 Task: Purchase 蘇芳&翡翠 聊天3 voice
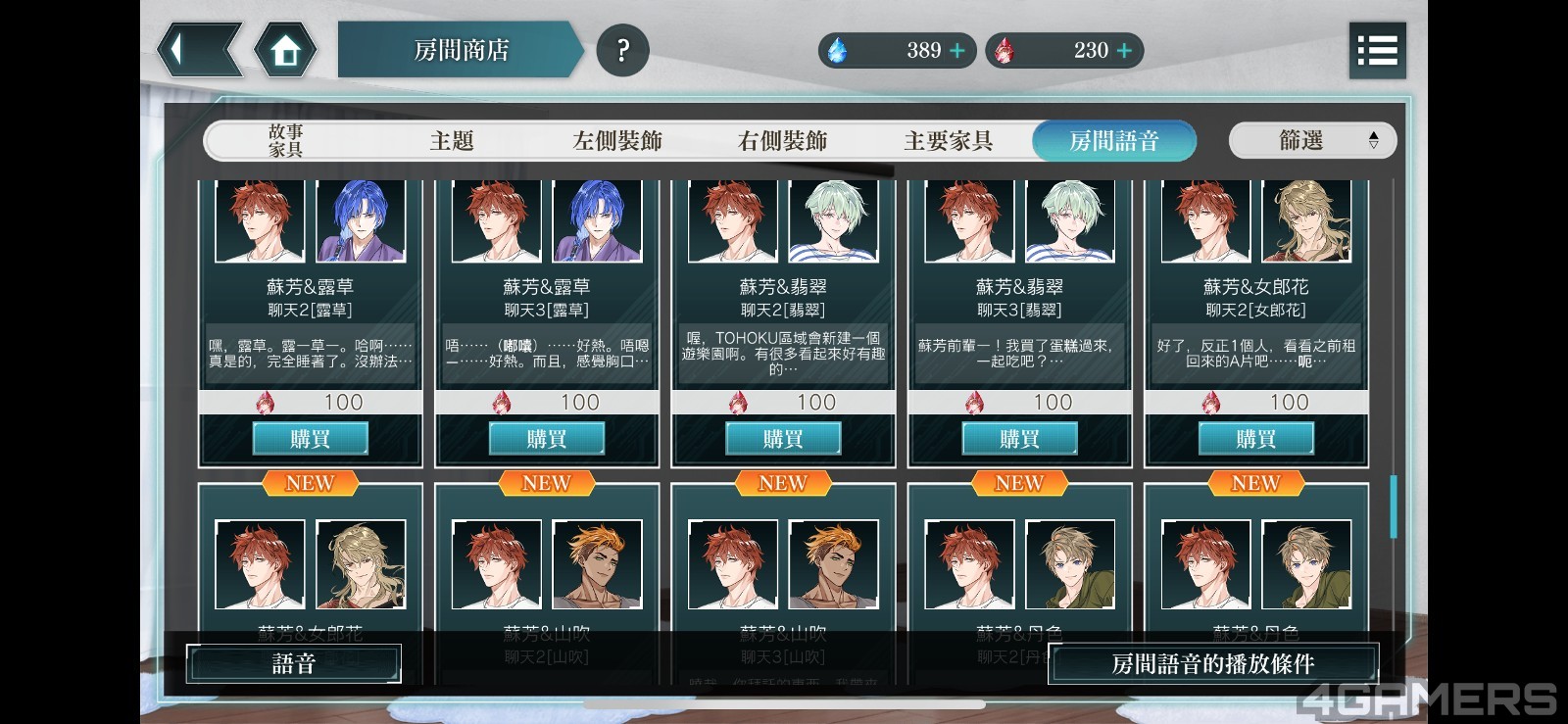[x=1019, y=439]
